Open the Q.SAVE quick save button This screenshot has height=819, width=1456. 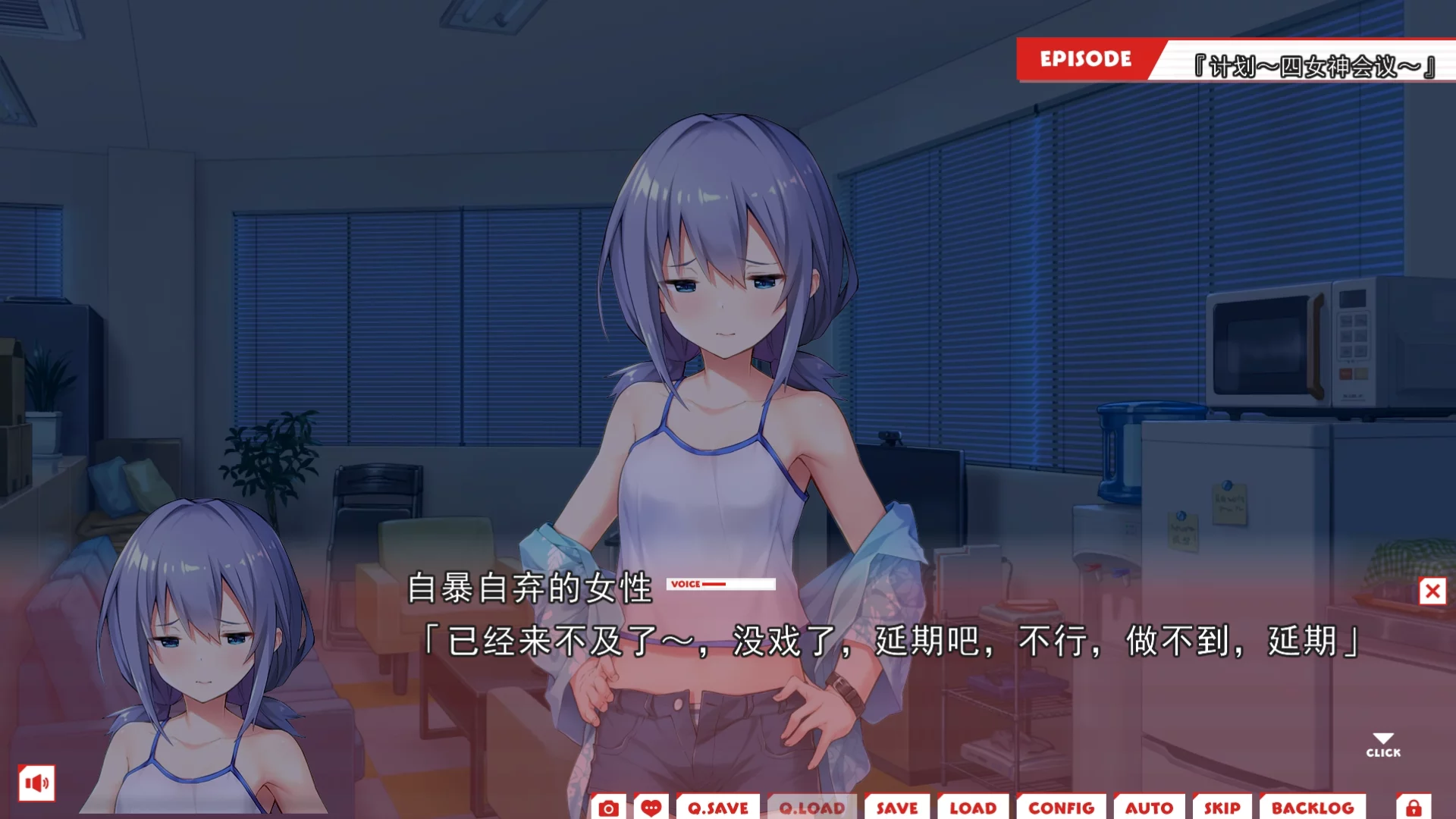717,808
